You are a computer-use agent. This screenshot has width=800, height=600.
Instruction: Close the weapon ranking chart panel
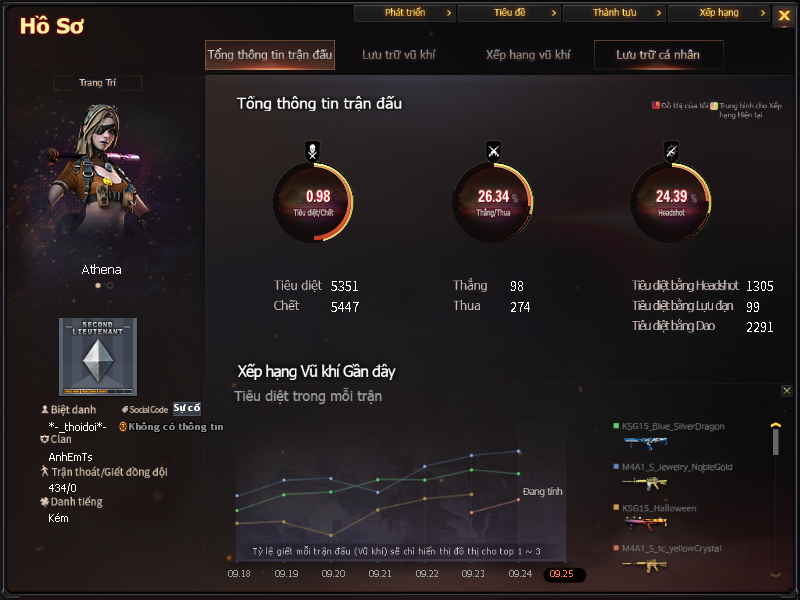click(x=787, y=391)
